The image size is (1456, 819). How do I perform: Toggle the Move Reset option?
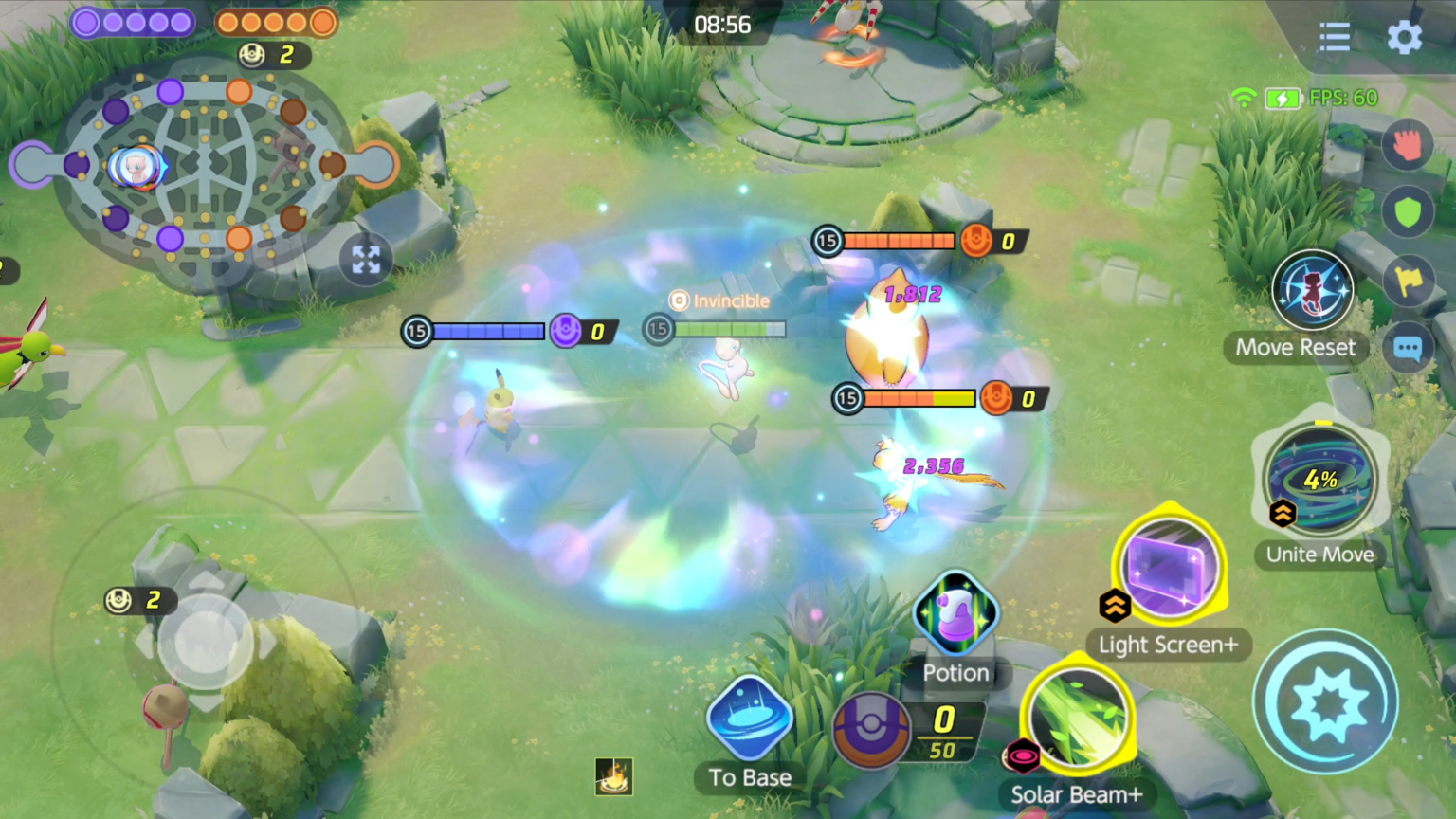[1313, 289]
